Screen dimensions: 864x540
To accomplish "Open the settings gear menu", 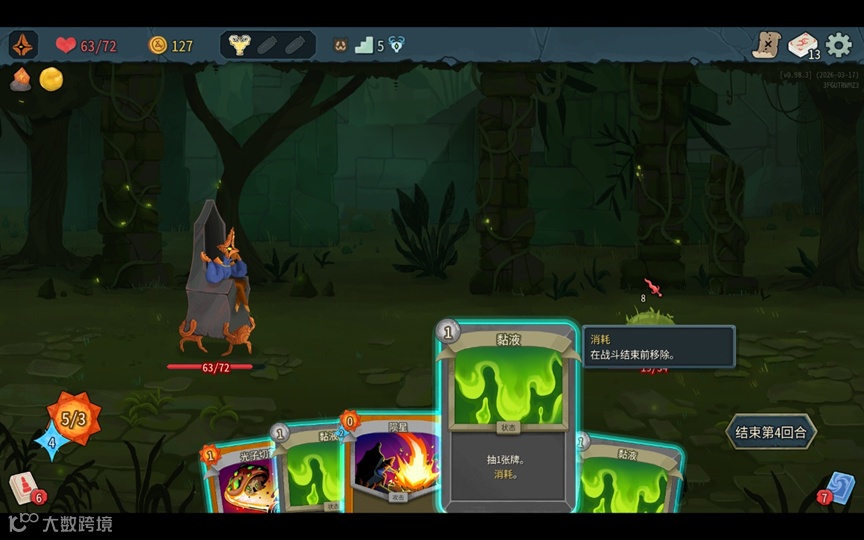I will pos(838,45).
